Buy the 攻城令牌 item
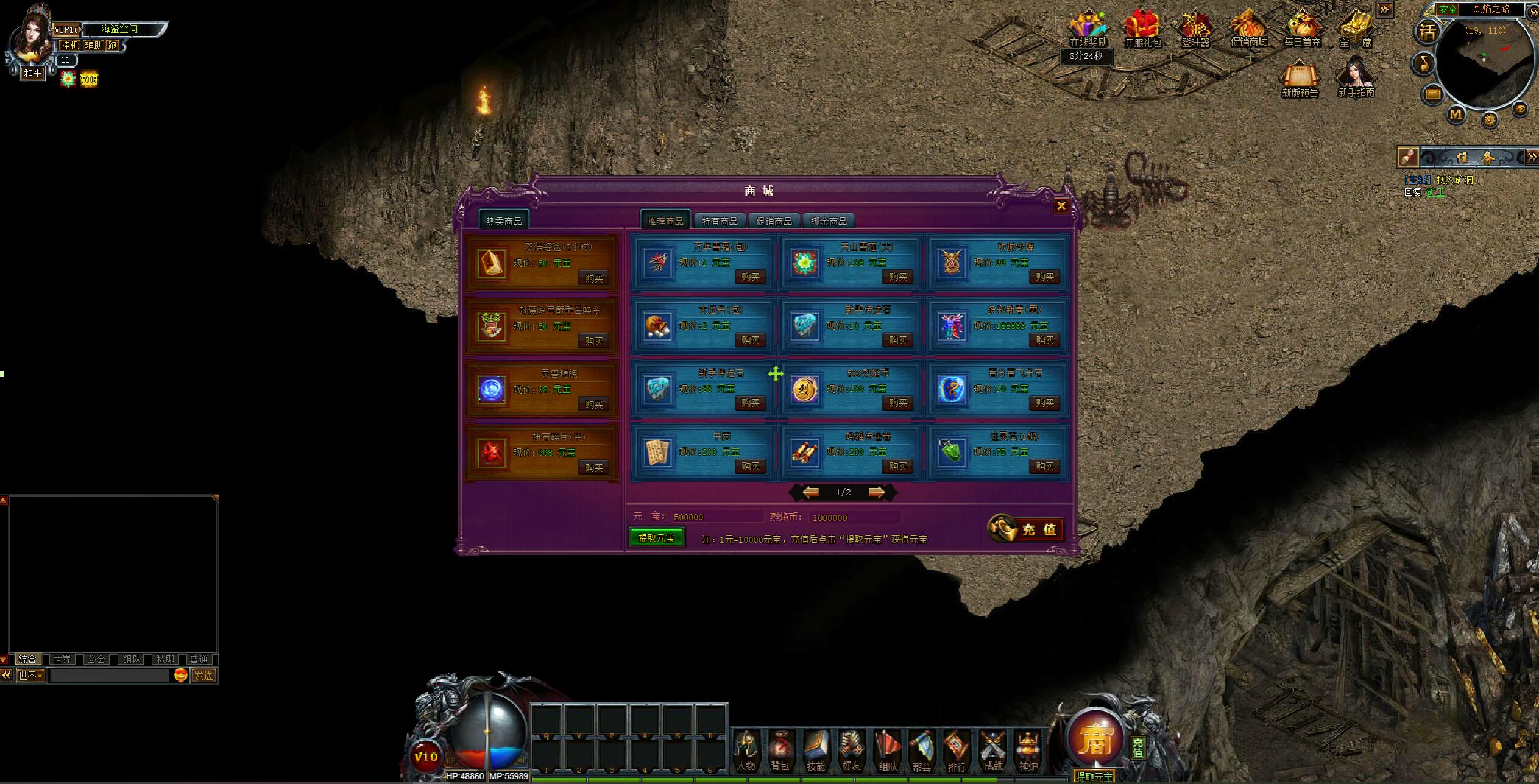 [x=1044, y=277]
